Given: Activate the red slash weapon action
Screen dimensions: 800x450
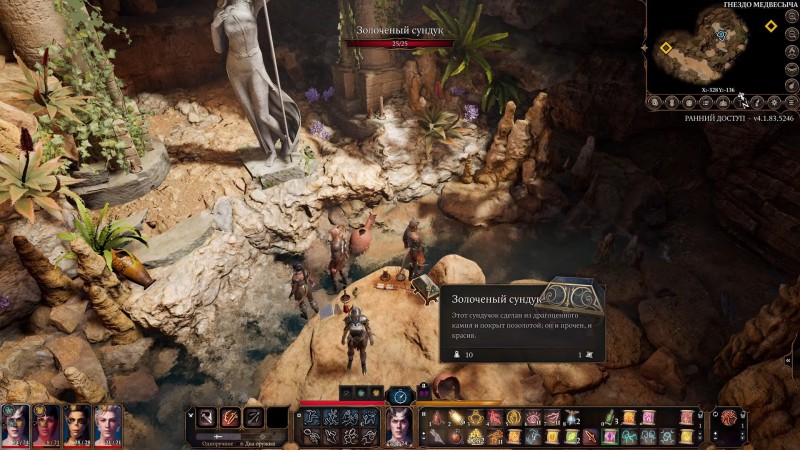Looking at the screenshot, I should (x=230, y=418).
